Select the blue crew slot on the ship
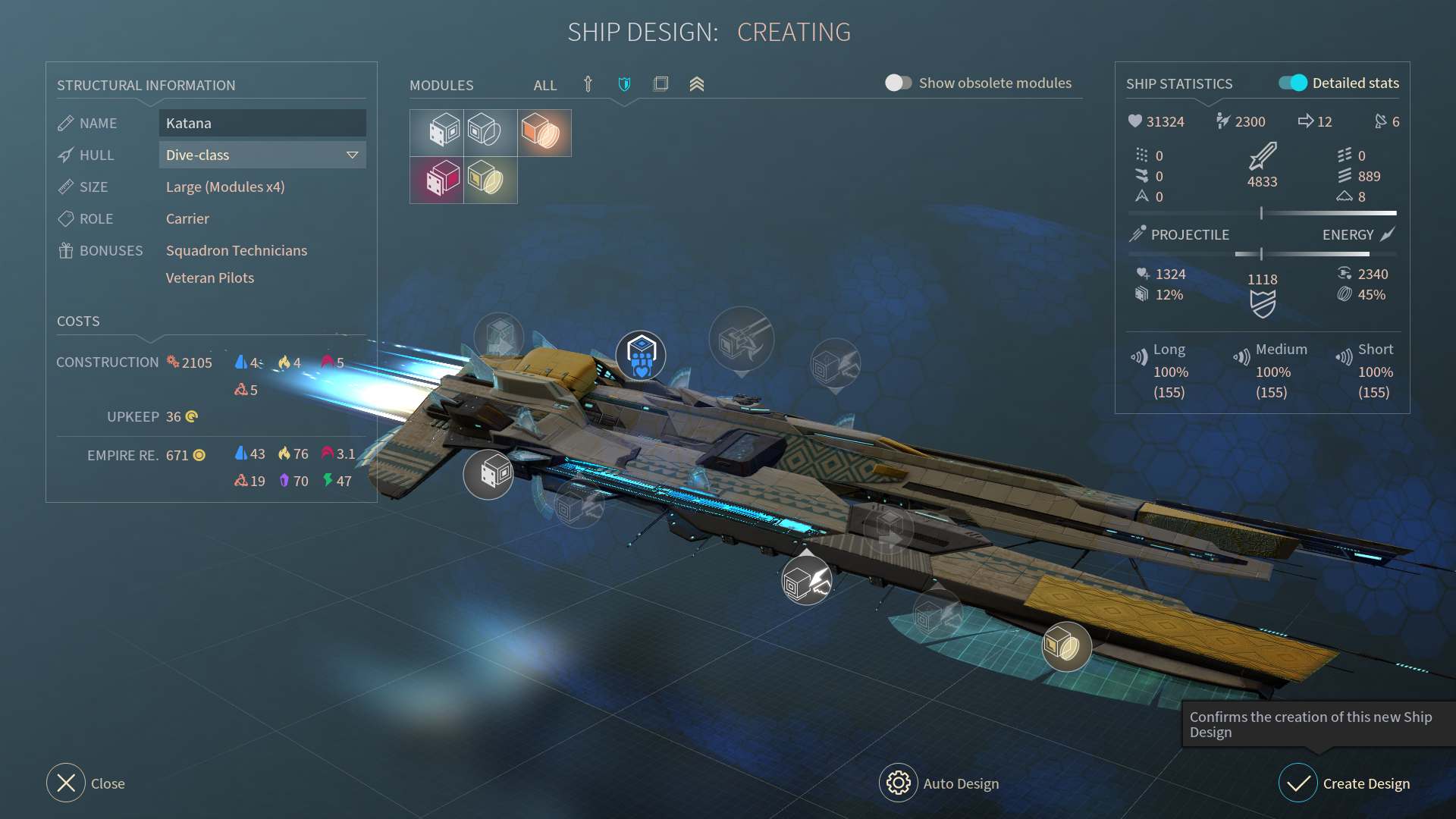Image resolution: width=1456 pixels, height=819 pixels. (x=641, y=356)
